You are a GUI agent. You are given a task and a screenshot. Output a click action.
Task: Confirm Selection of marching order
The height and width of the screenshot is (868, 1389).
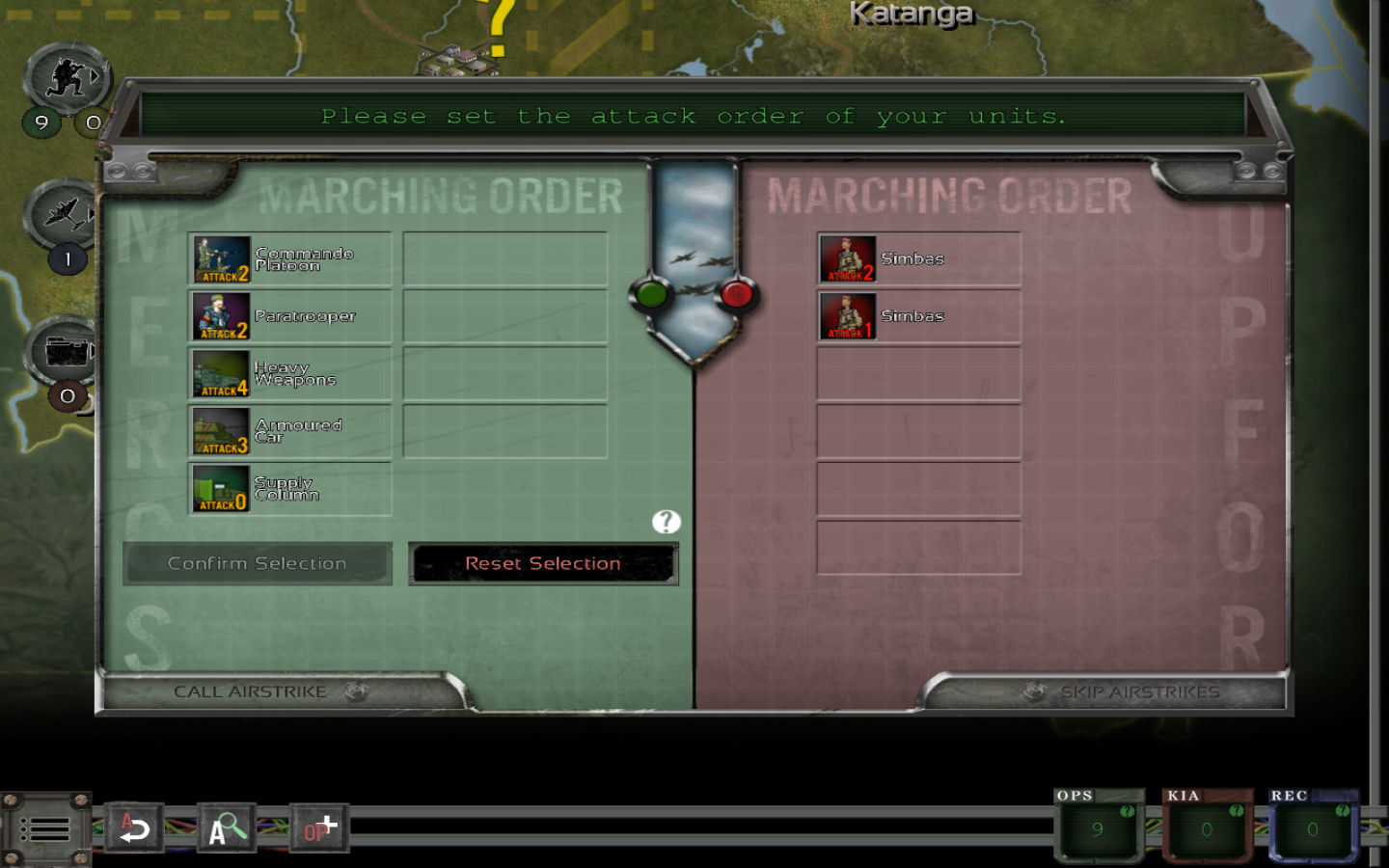click(258, 563)
